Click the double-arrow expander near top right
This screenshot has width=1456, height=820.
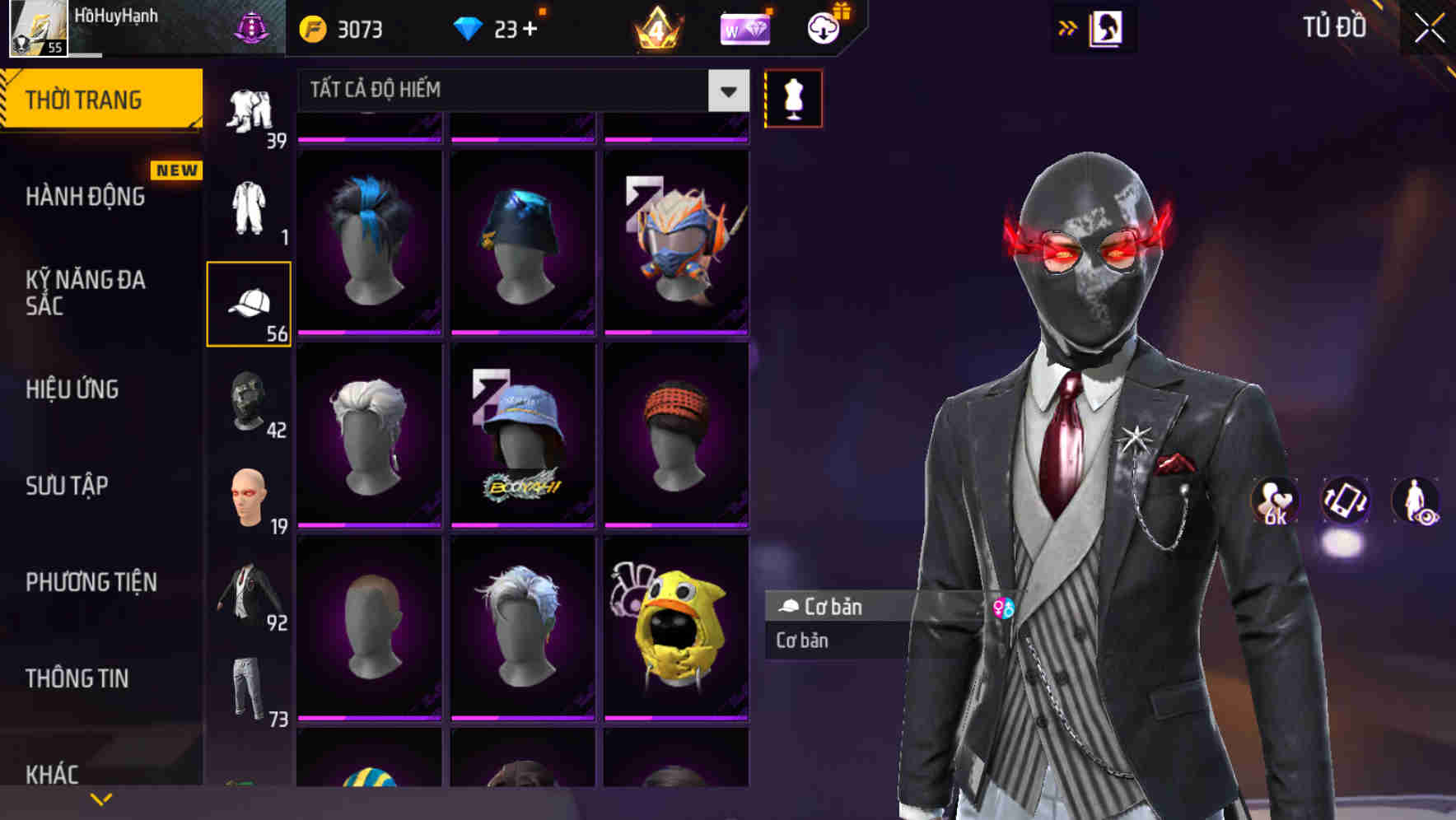click(1066, 27)
